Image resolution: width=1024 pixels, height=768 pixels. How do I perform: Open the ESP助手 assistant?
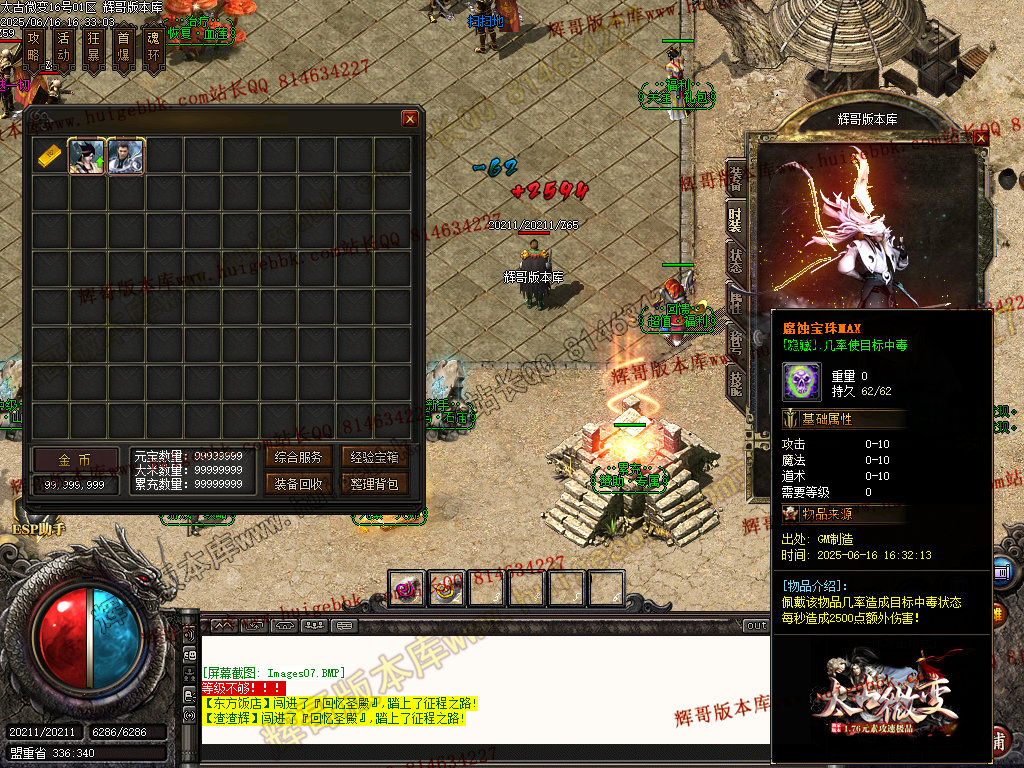[x=39, y=529]
